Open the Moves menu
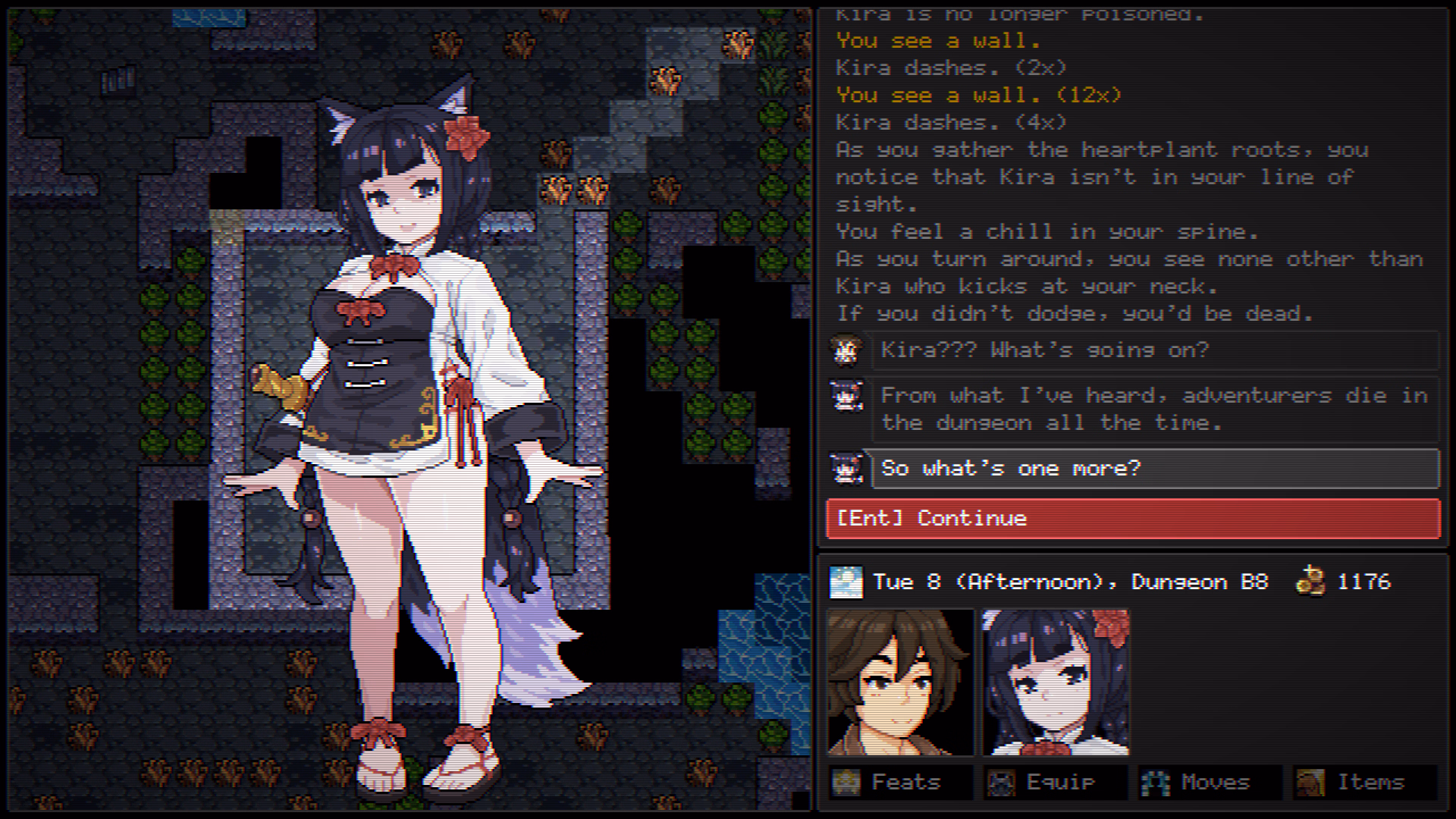The image size is (1456, 819). coord(1207,782)
